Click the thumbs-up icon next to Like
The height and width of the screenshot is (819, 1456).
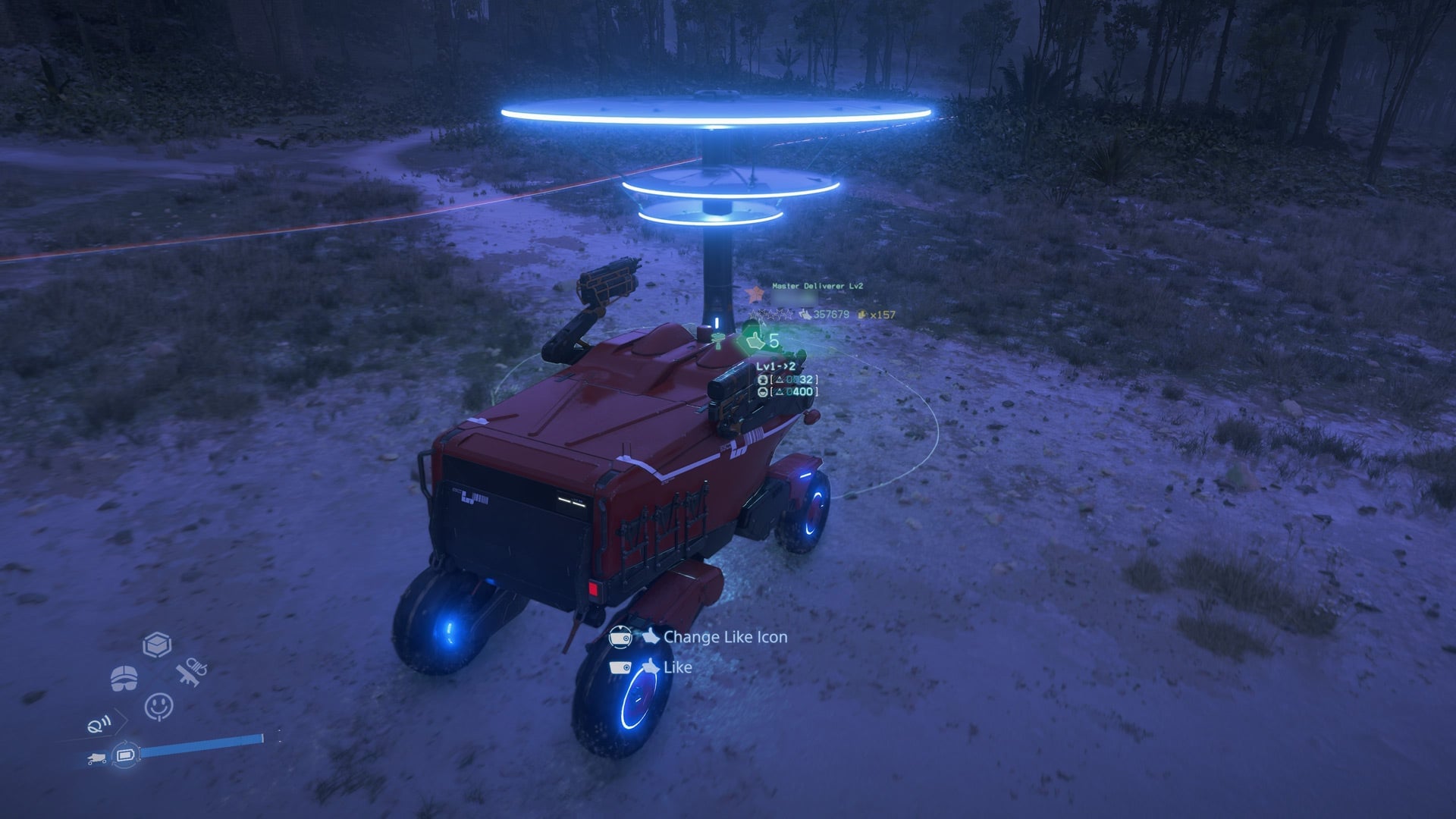[x=651, y=668]
